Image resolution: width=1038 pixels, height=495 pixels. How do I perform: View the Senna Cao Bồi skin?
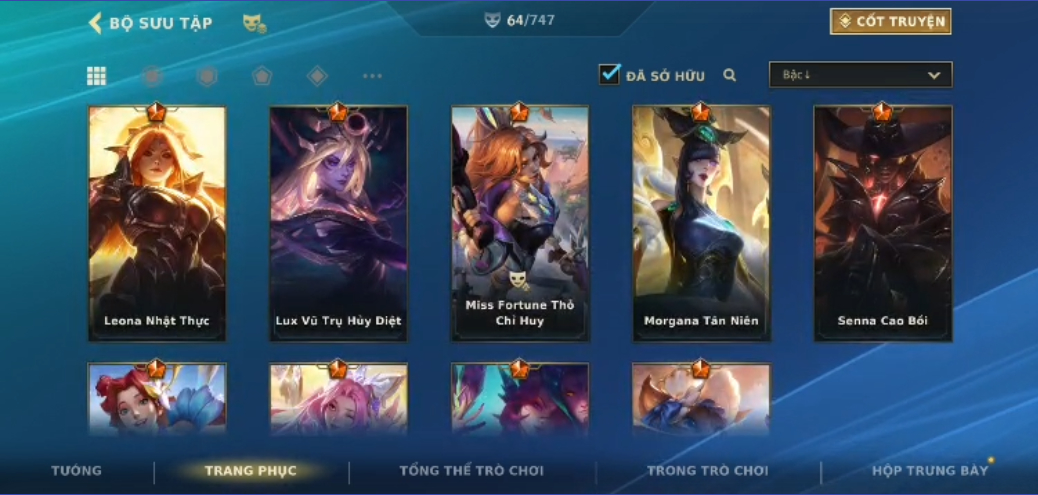[883, 223]
